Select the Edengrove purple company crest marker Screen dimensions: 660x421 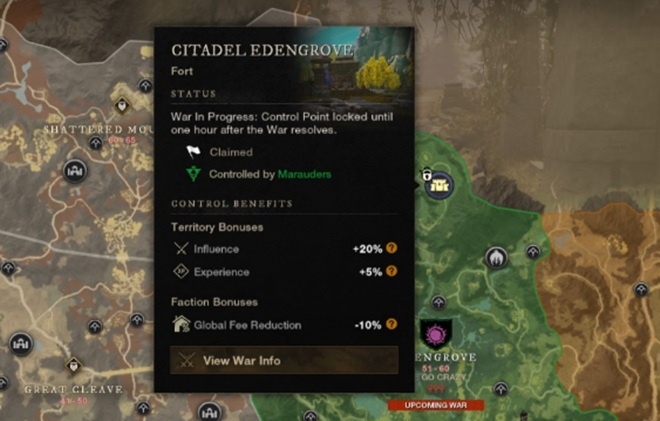click(x=436, y=332)
